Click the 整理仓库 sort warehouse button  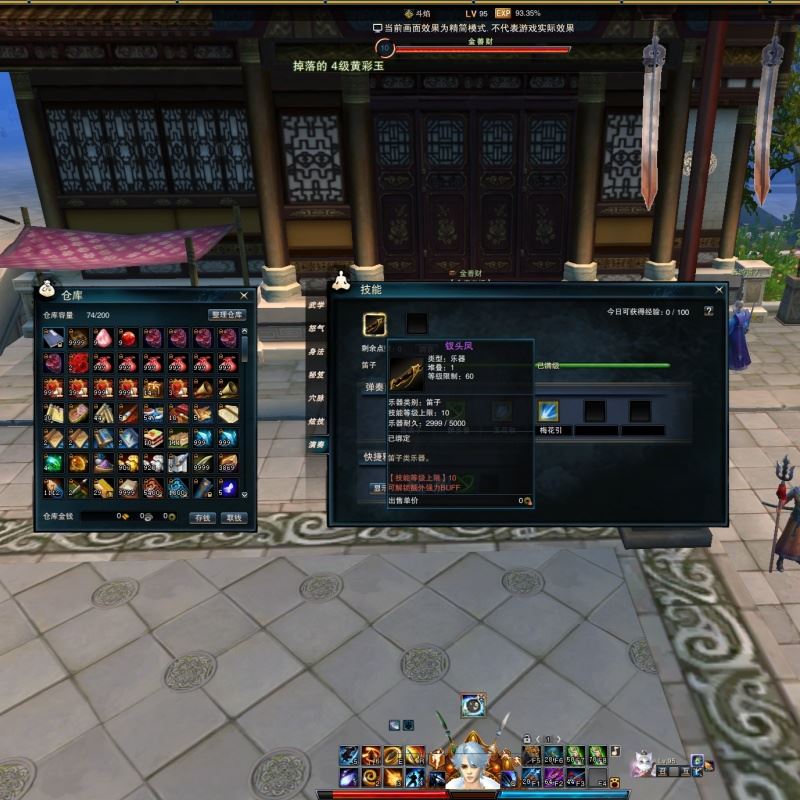pos(226,315)
